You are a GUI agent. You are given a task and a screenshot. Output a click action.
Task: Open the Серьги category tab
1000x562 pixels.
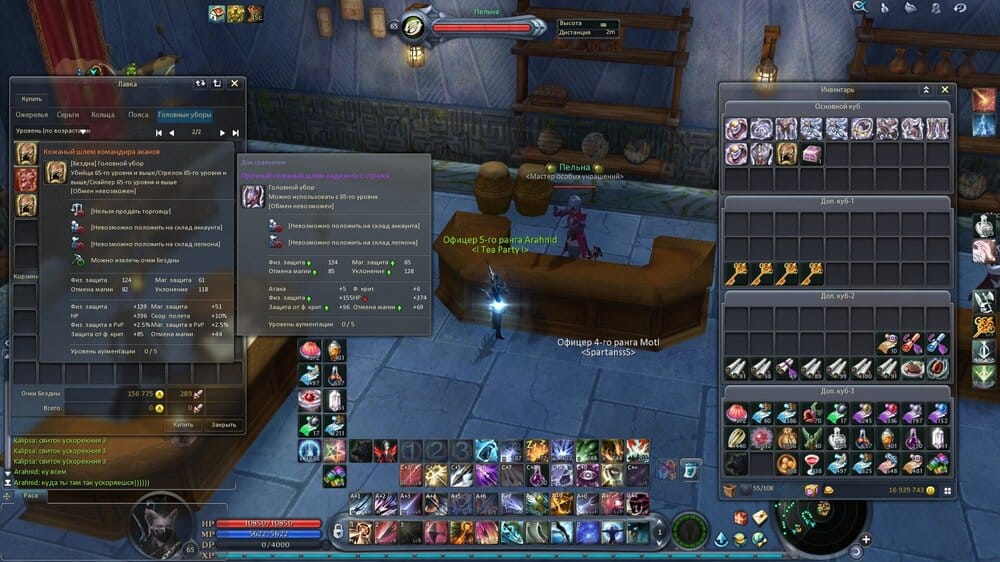click(x=68, y=115)
